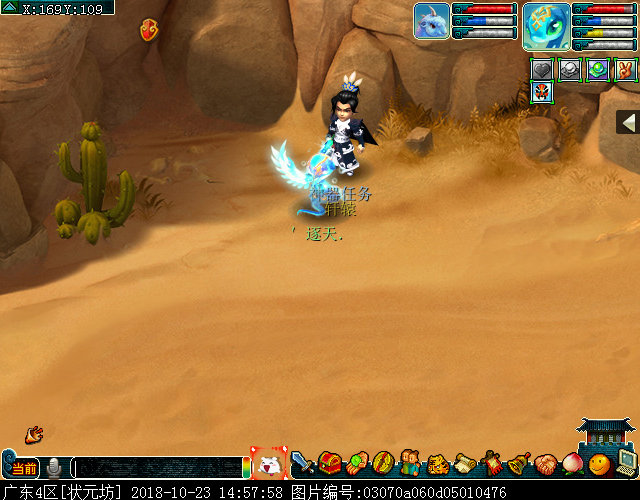640x500 pixels.
Task: Click the golden bell icon
Action: pyautogui.click(x=519, y=464)
